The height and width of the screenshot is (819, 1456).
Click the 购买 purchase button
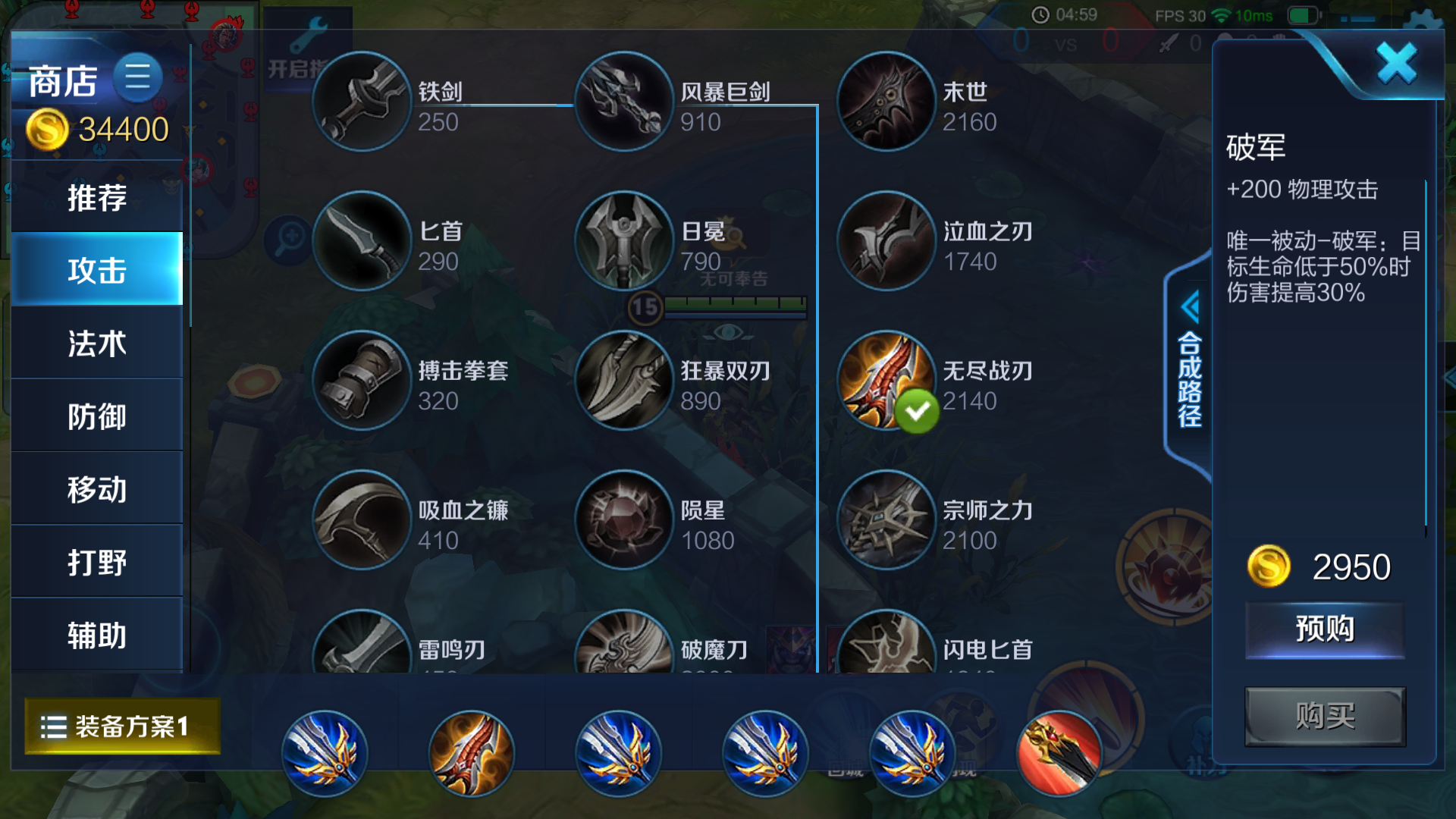tap(1325, 717)
